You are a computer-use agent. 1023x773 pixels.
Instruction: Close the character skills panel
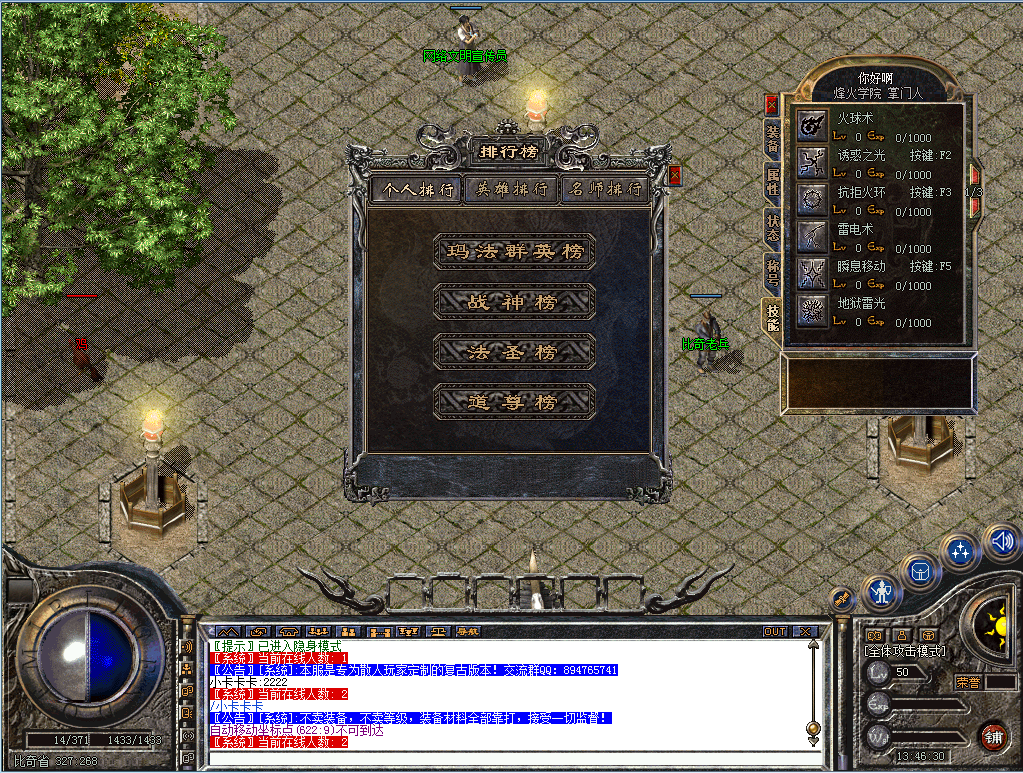pos(771,104)
